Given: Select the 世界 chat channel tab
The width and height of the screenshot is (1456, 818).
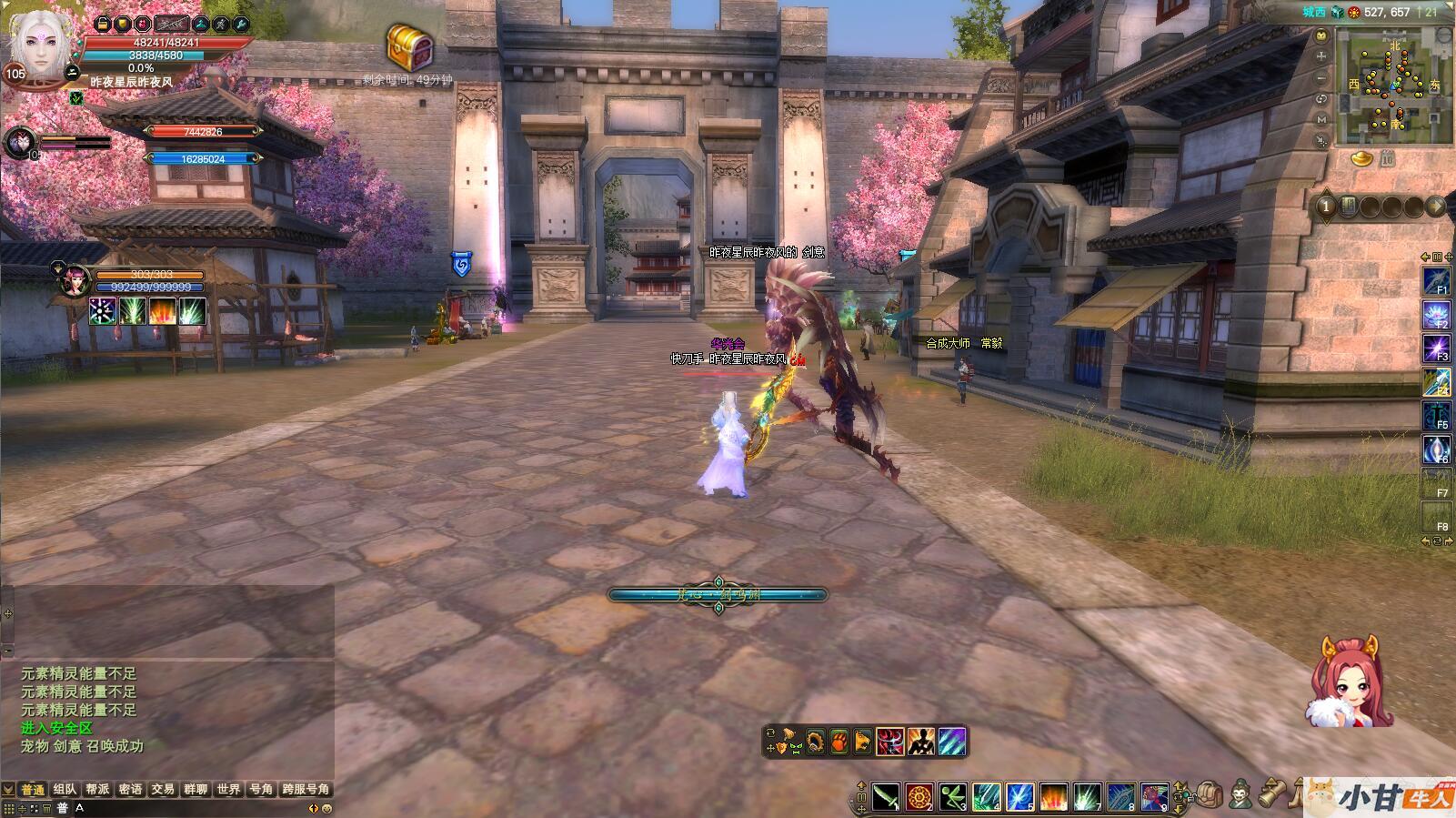Looking at the screenshot, I should 228,790.
